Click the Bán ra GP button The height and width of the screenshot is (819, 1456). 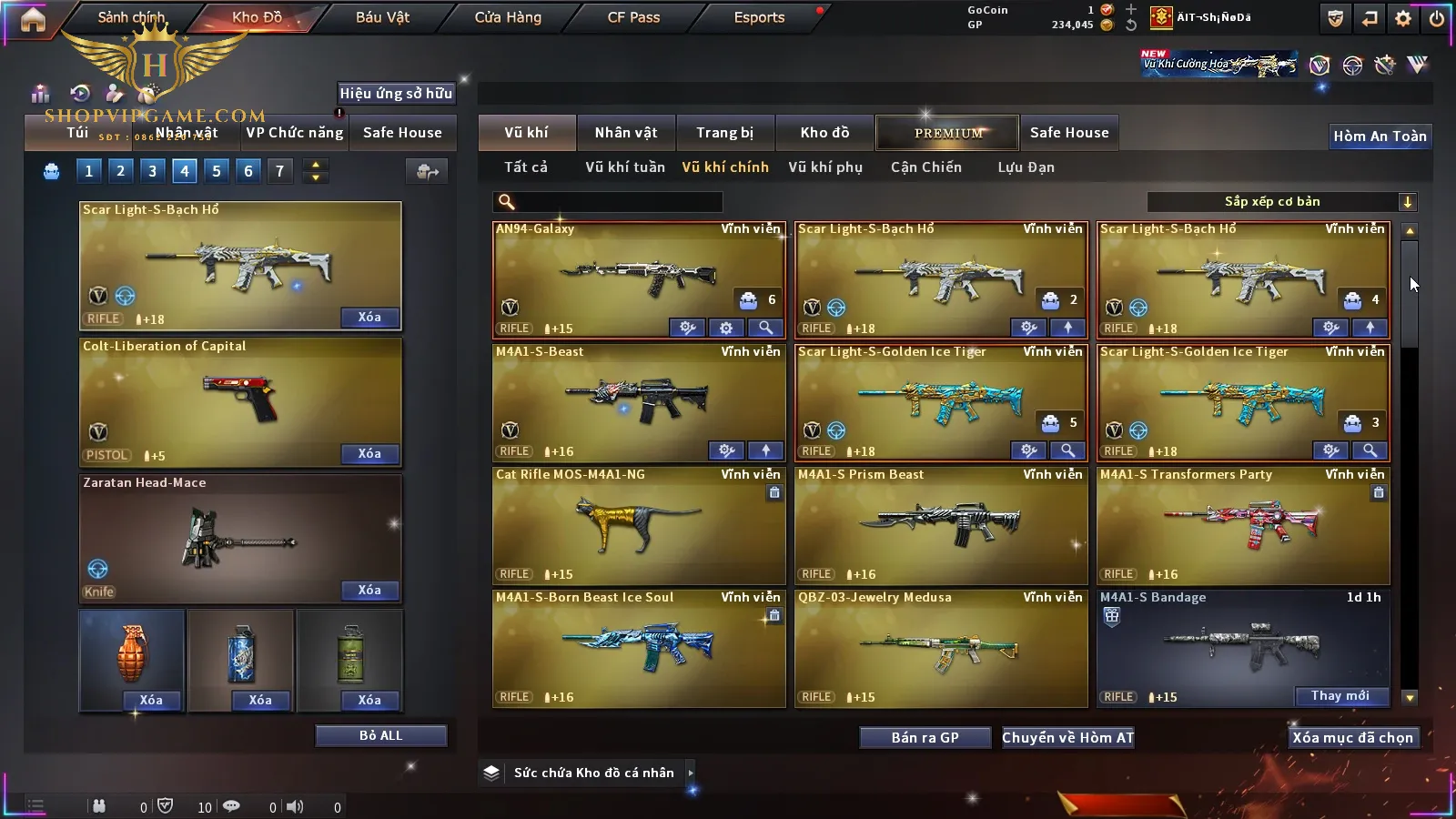tap(925, 738)
